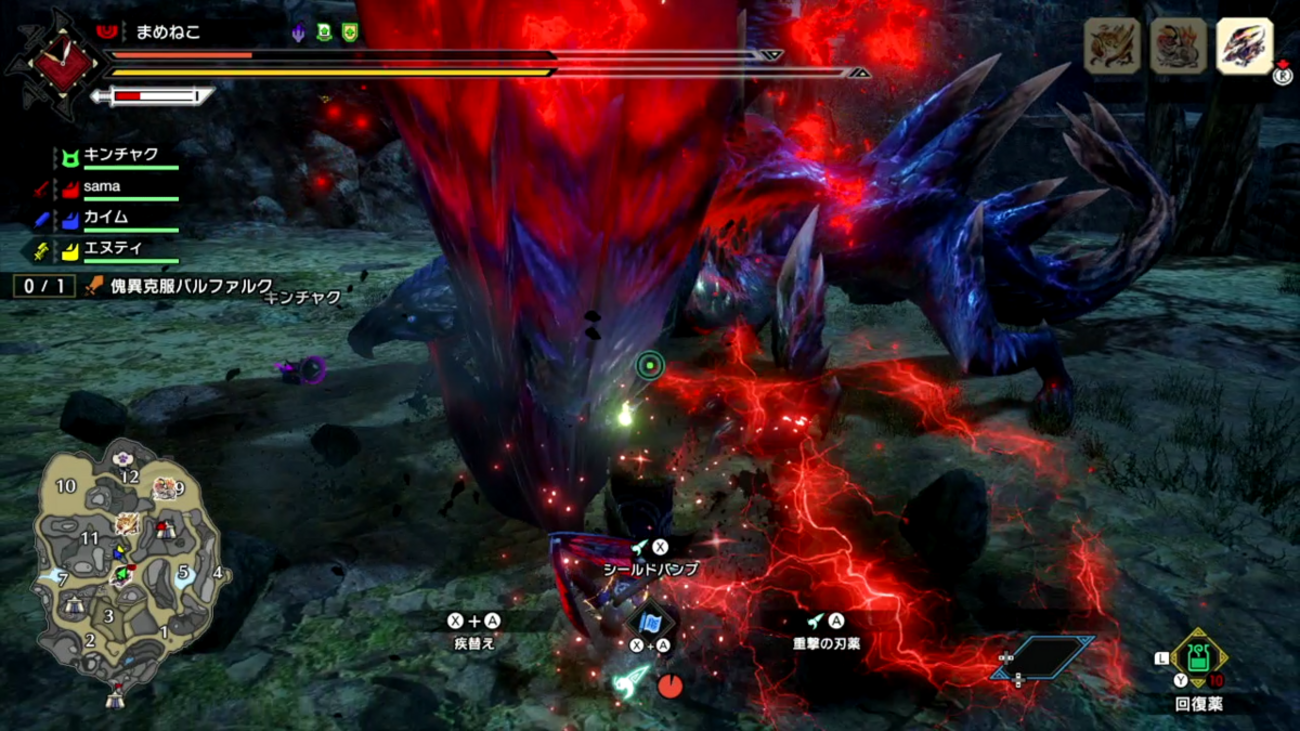Select the tan-orange monster icon in the target row
1300x731 pixels.
[1112, 46]
